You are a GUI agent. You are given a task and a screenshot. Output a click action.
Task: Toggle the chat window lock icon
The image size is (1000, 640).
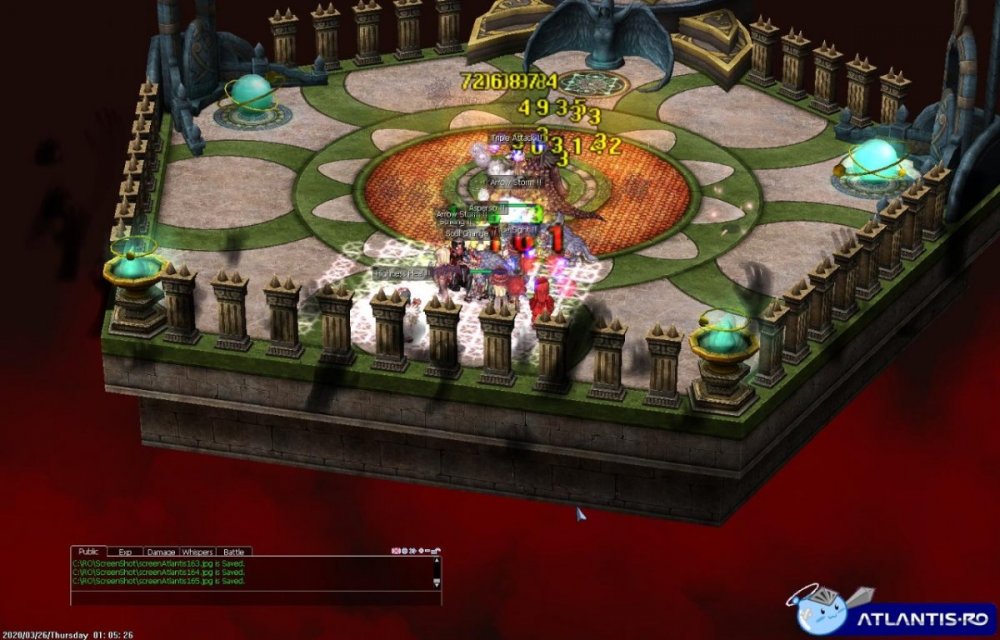pyautogui.click(x=436, y=550)
